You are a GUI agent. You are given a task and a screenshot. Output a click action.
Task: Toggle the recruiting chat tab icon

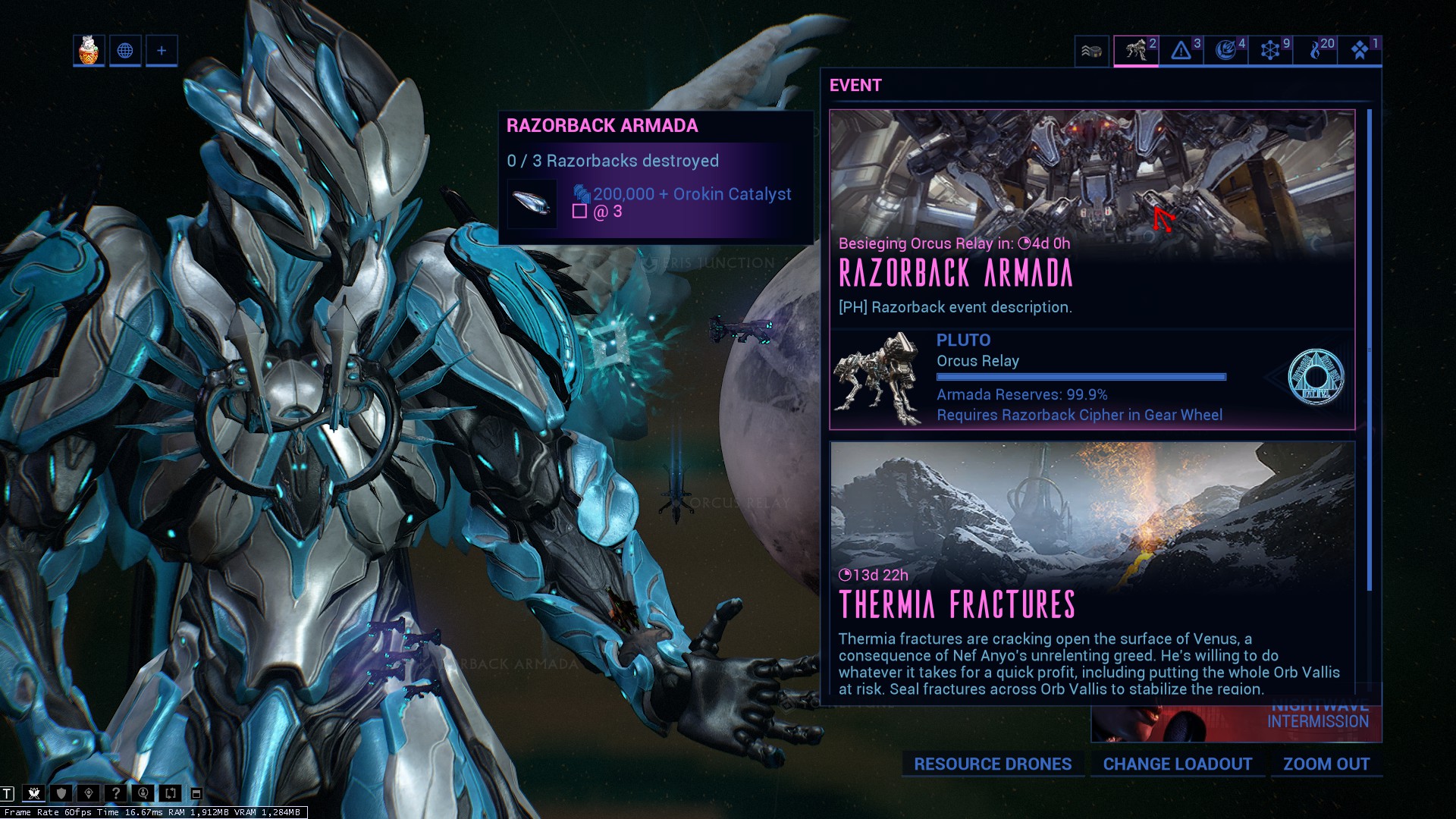(x=143, y=794)
